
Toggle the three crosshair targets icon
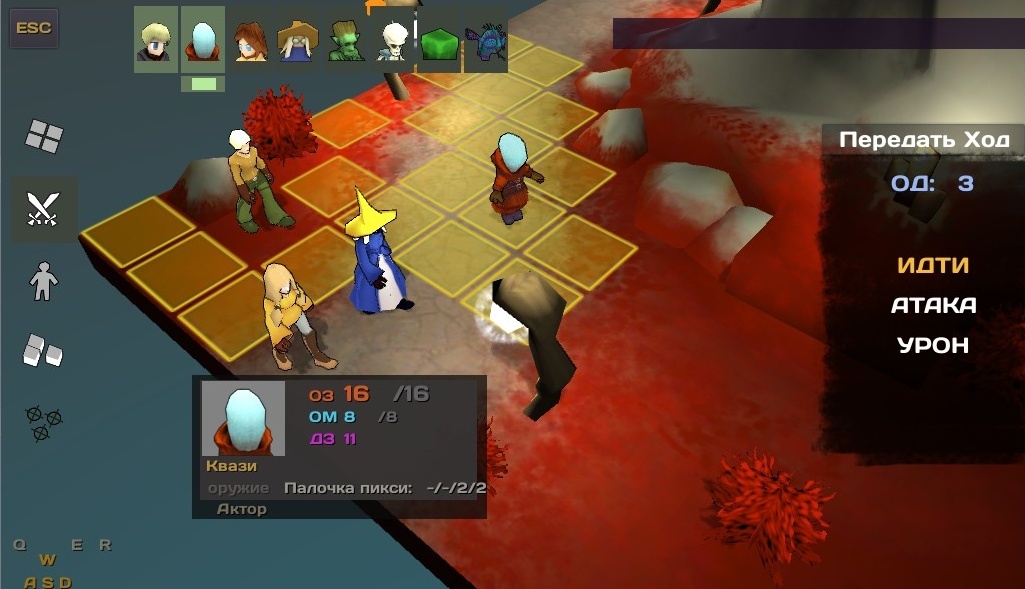tap(41, 422)
